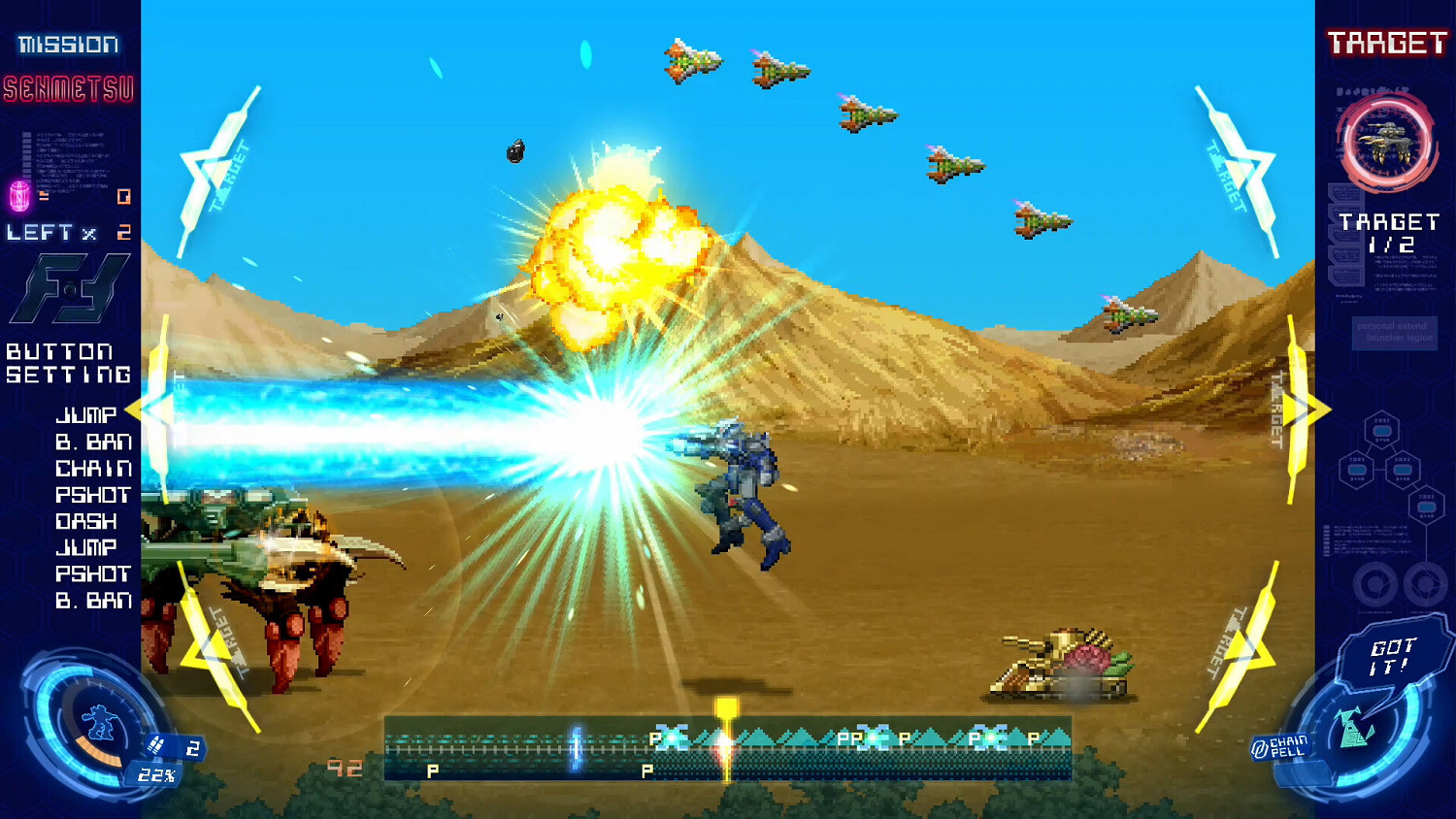Viewport: 1456px width, 819px height.
Task: Toggle the CHAIN button assignment
Action: 92,467
